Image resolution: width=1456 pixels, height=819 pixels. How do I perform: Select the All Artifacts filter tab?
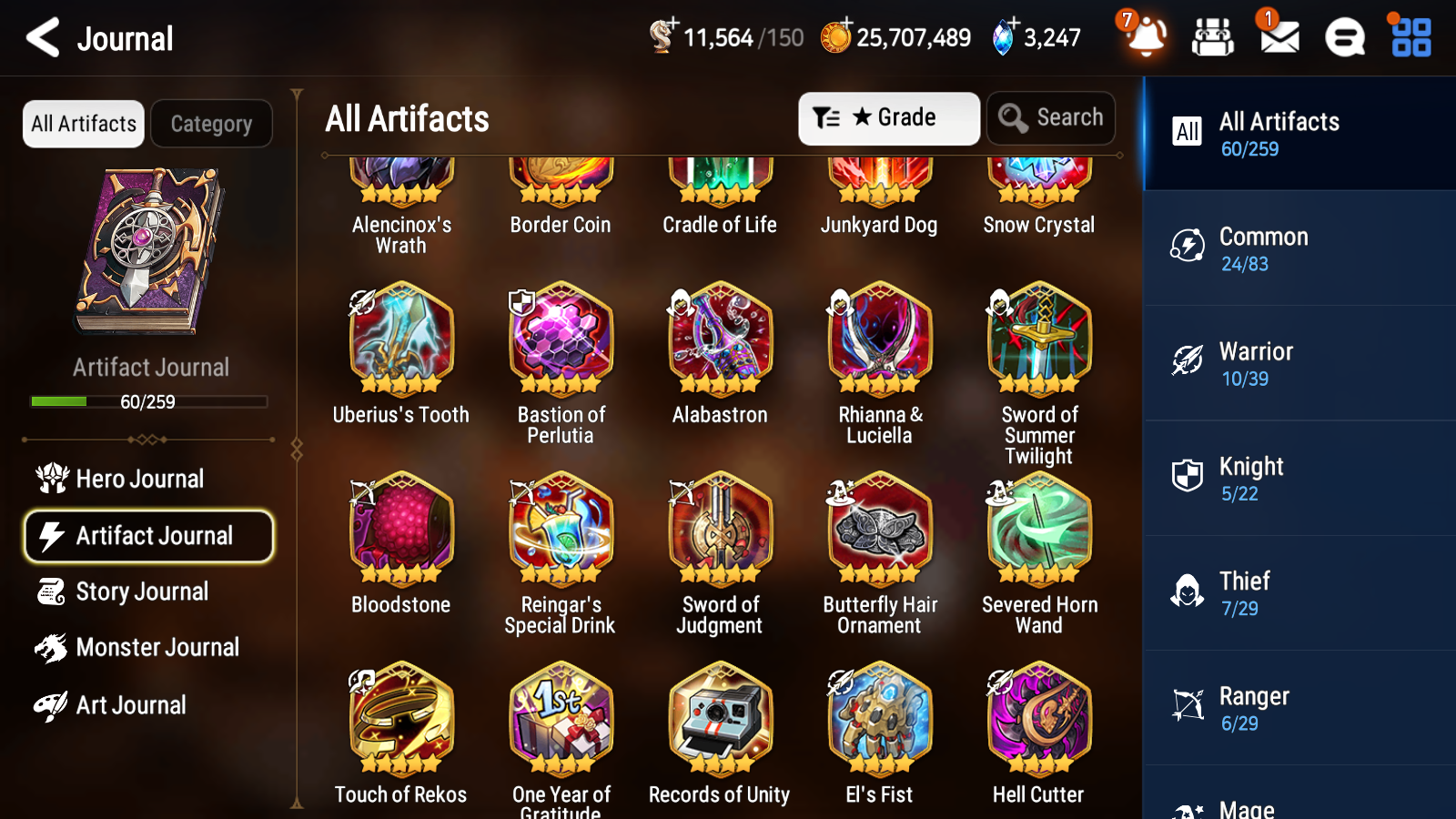83,124
